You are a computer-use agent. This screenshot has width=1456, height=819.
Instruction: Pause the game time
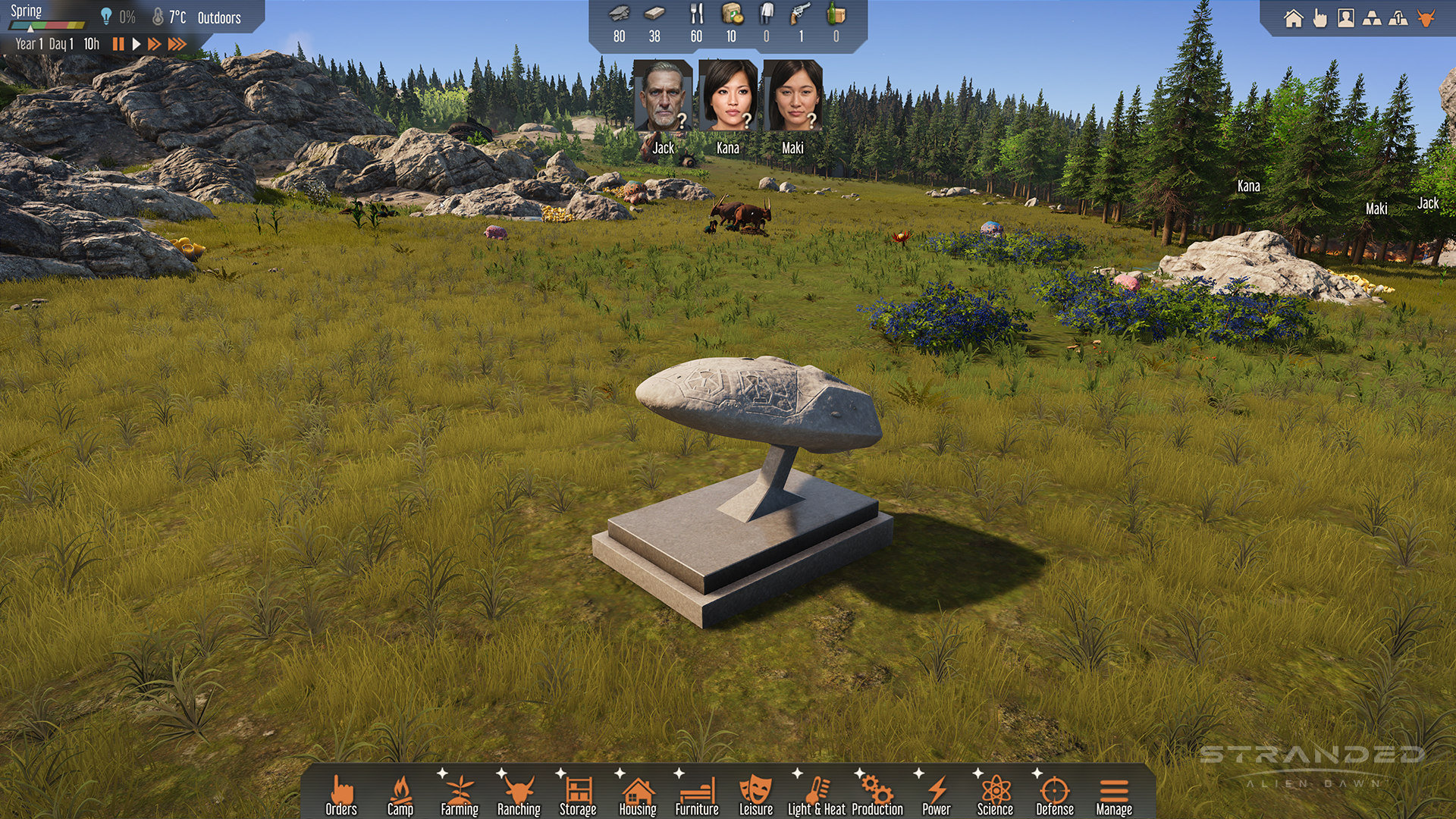click(x=118, y=44)
